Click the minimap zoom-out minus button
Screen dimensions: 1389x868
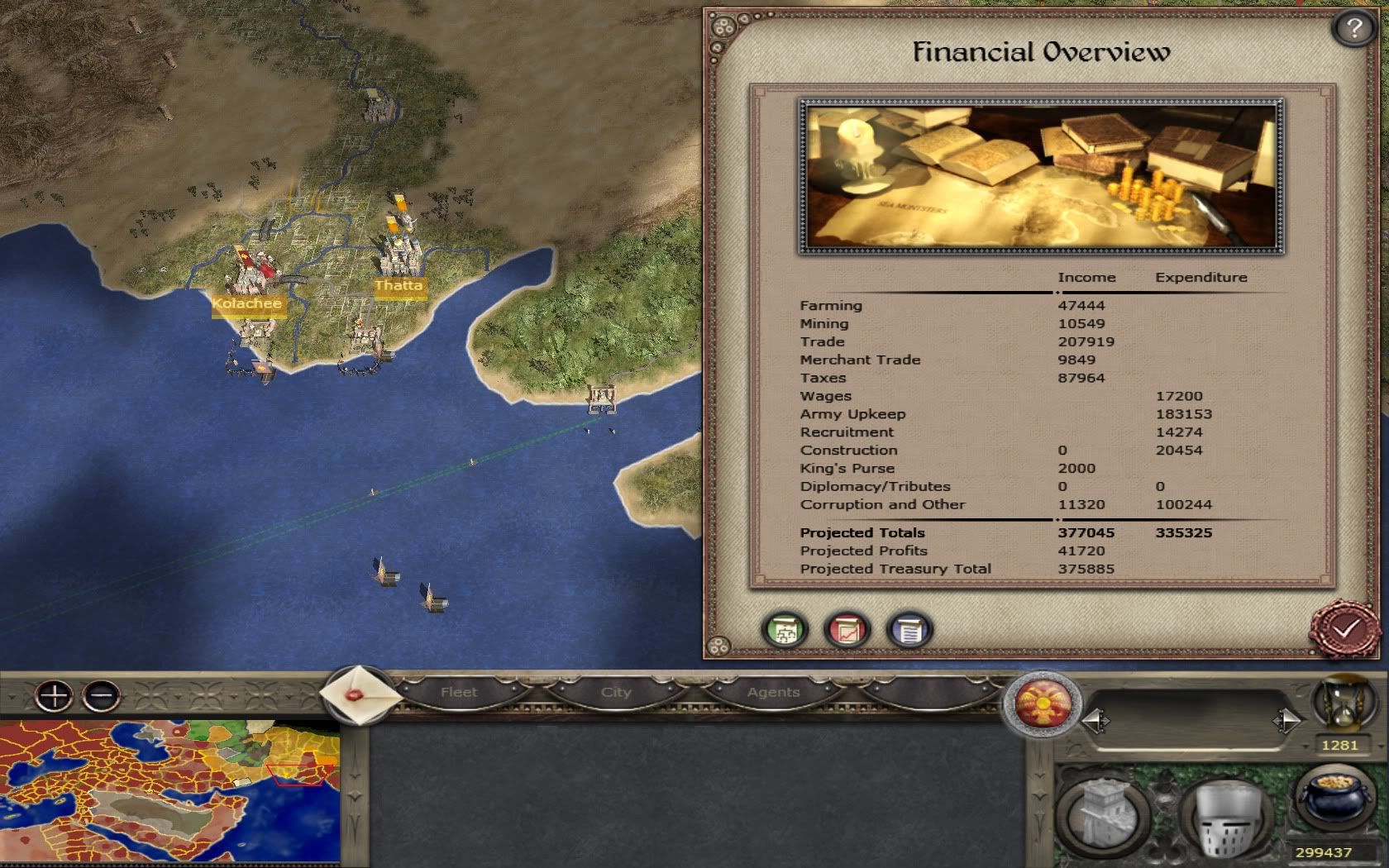102,696
